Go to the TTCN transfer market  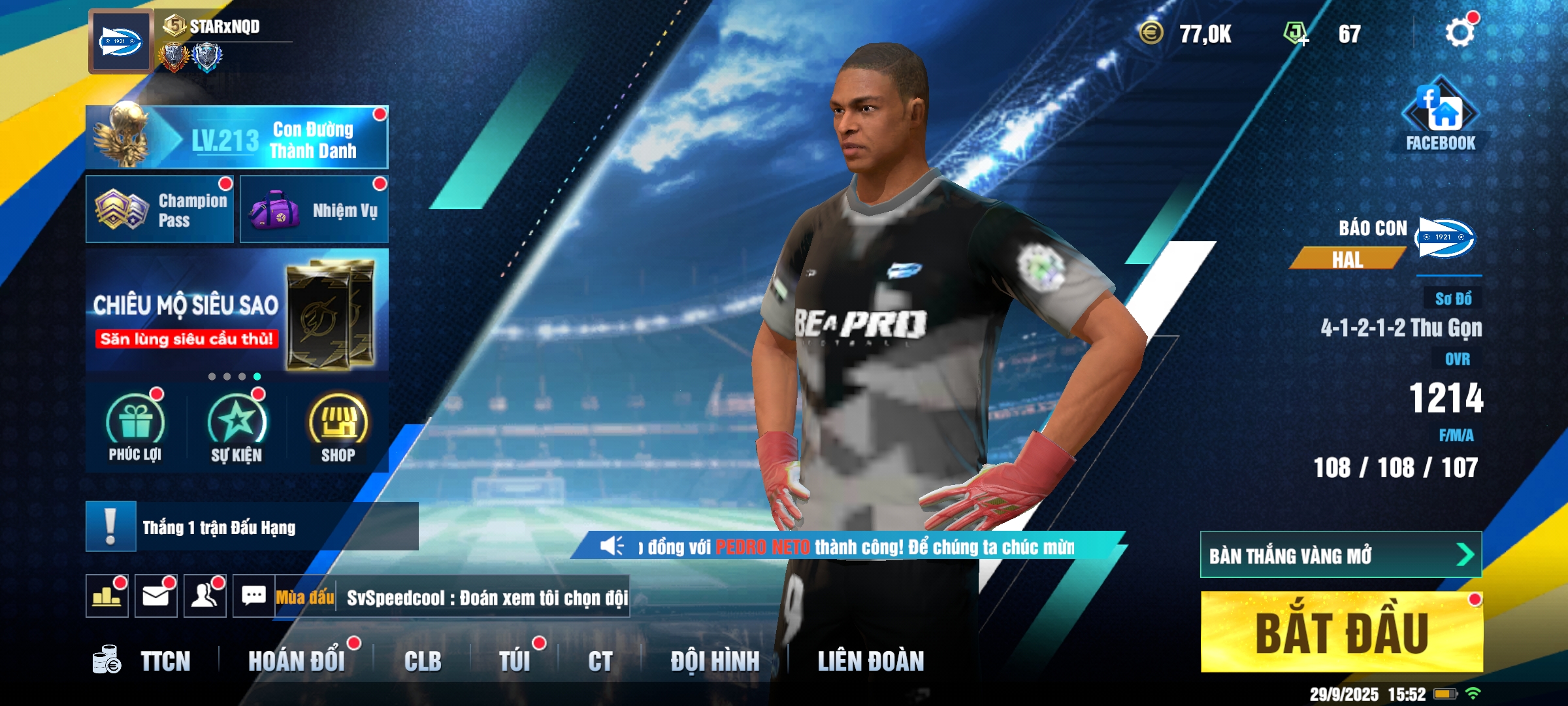(150, 662)
